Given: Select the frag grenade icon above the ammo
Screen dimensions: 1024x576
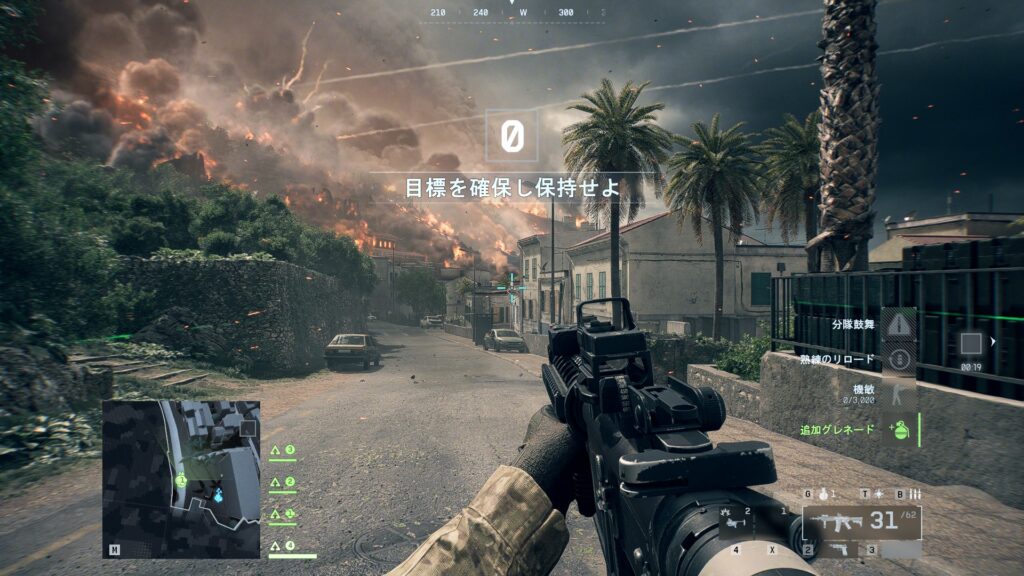Looking at the screenshot, I should coord(822,494).
